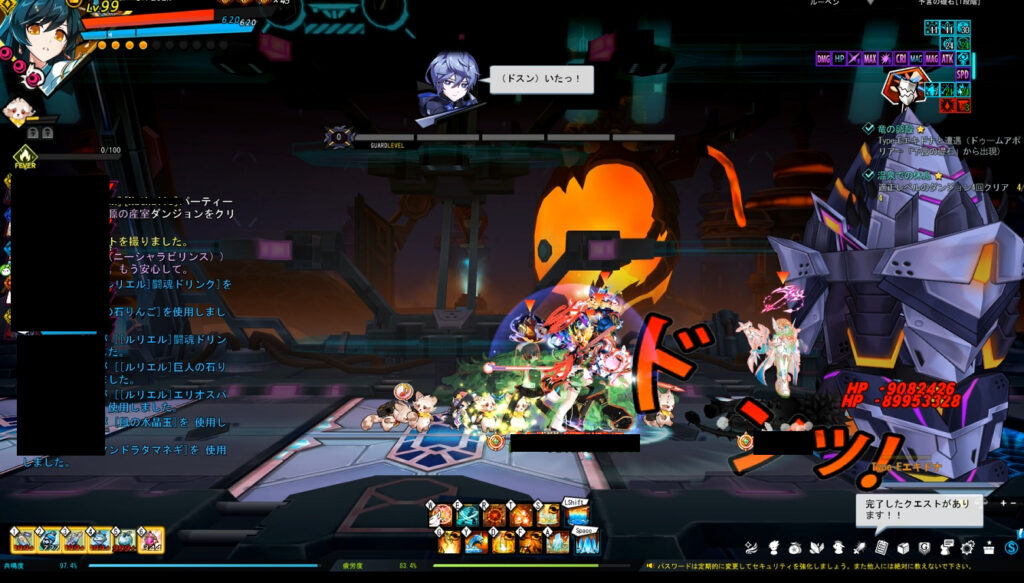
Task: Open the guild shield icon
Action: (x=924, y=547)
